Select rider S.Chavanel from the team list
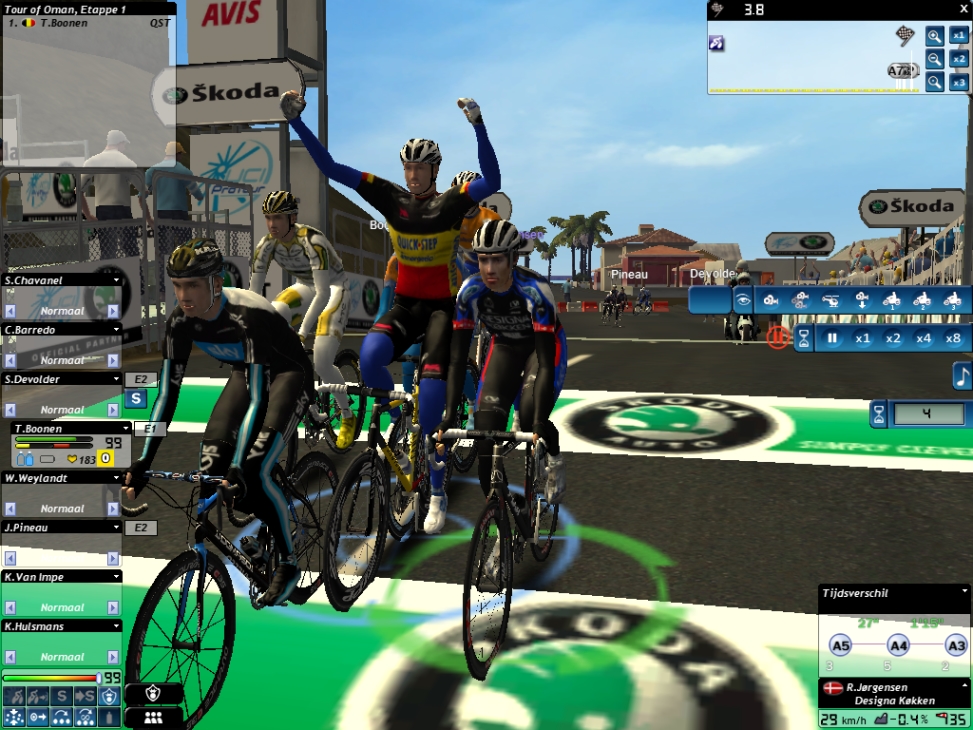Viewport: 973px width, 730px height. (x=60, y=281)
